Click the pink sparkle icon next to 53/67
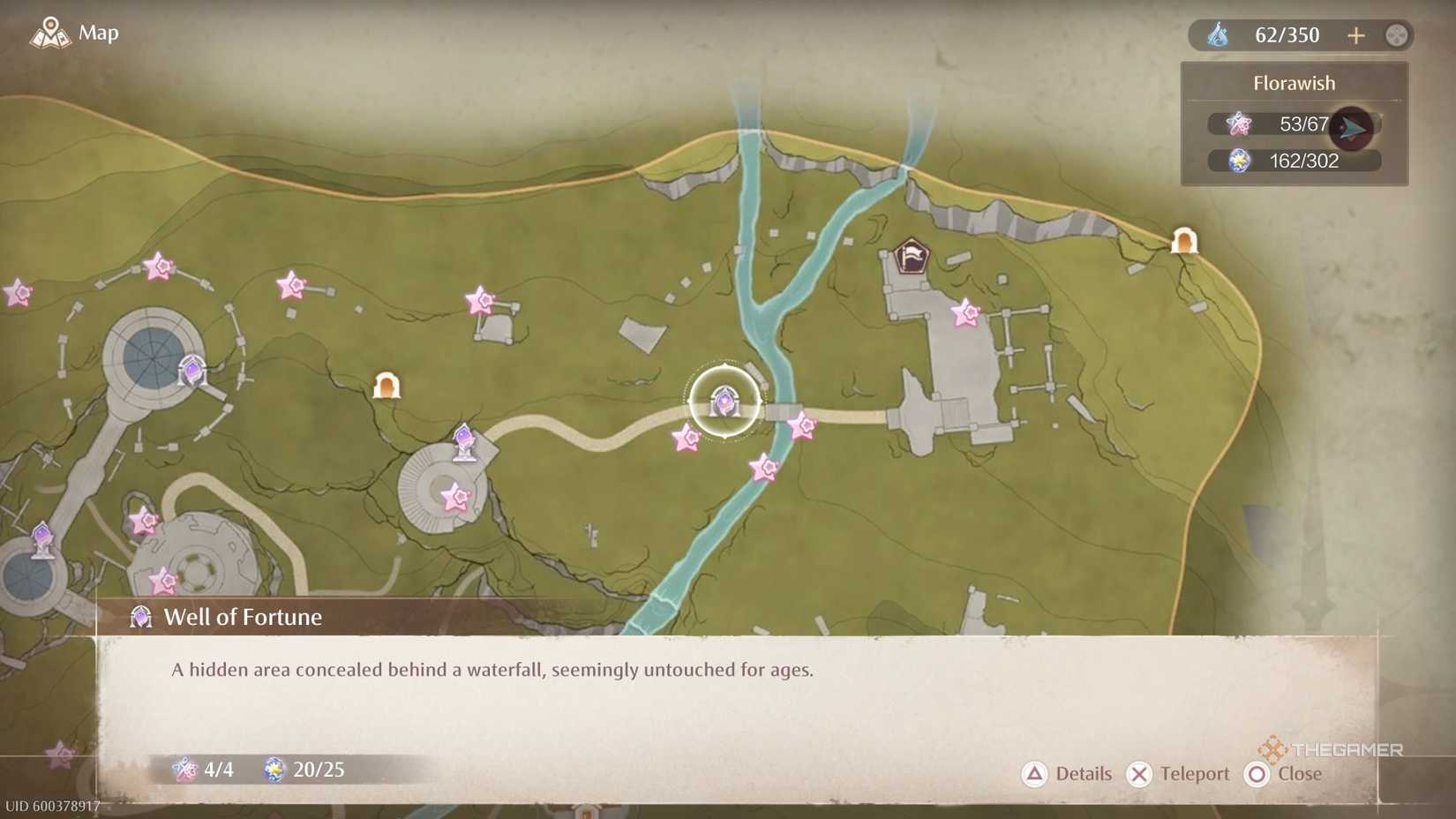 [x=1241, y=124]
